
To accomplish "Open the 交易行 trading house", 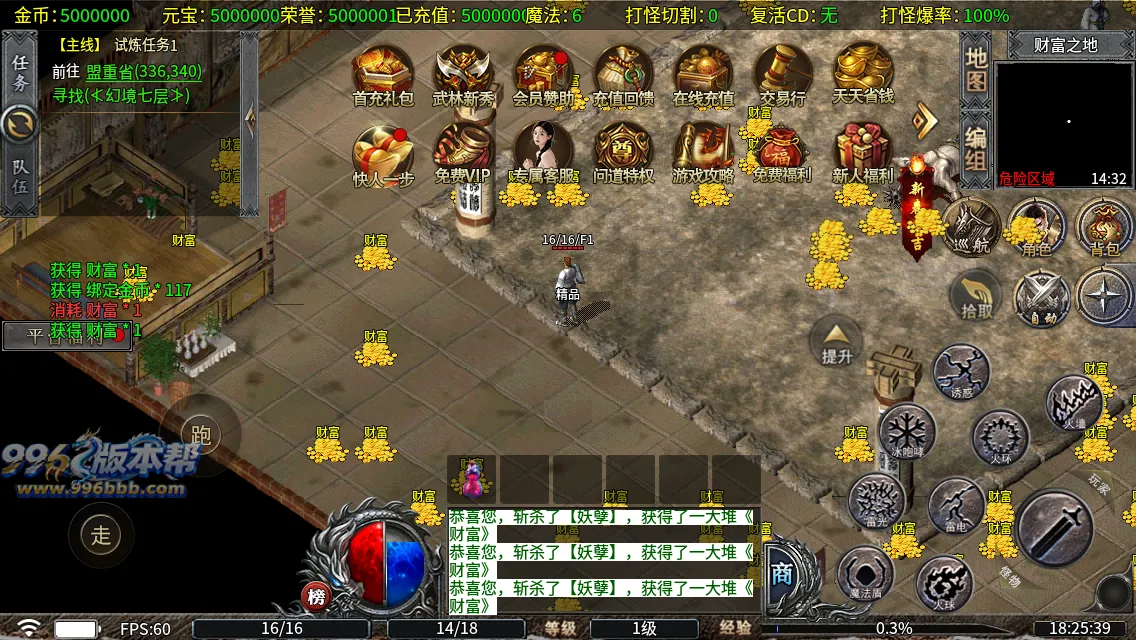I will [x=782, y=74].
